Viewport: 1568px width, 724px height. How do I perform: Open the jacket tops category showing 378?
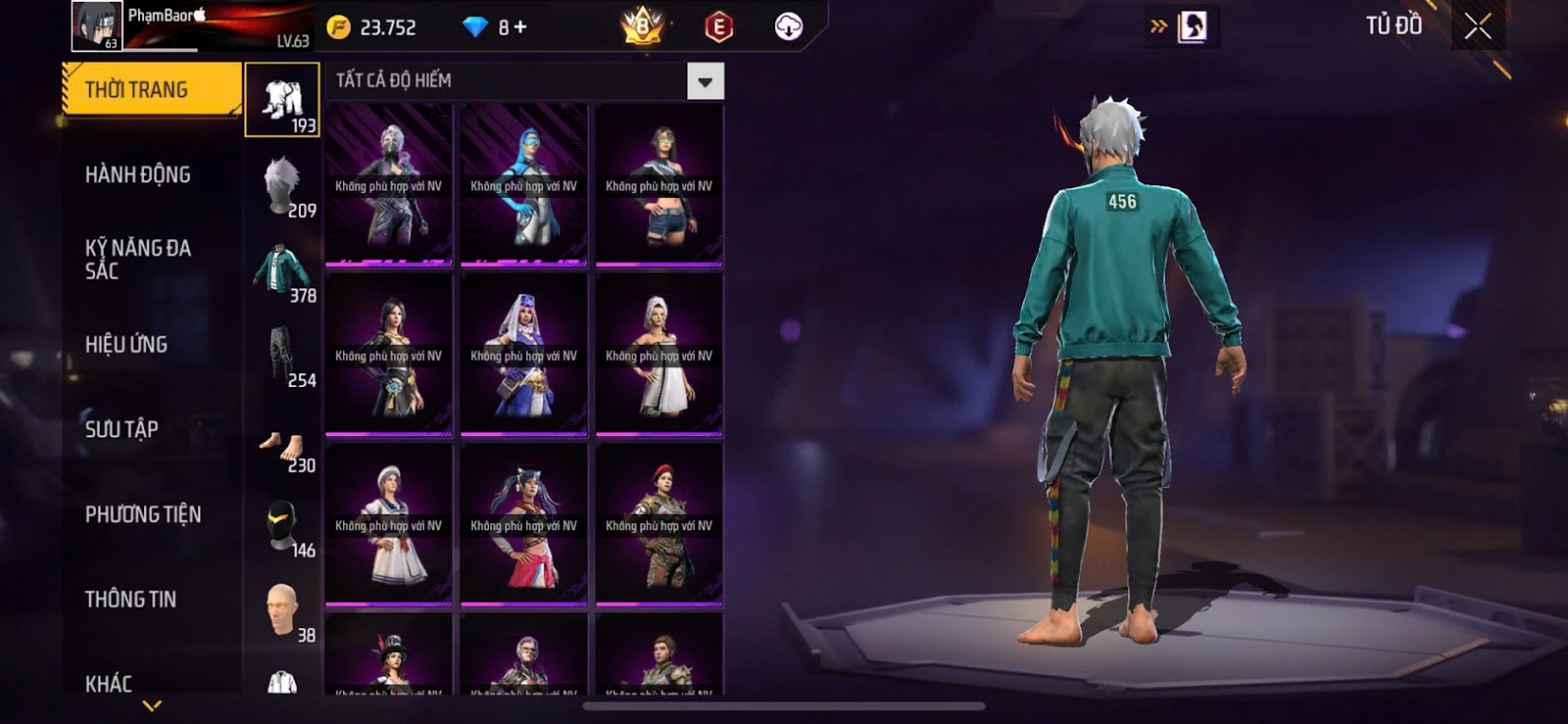(282, 270)
